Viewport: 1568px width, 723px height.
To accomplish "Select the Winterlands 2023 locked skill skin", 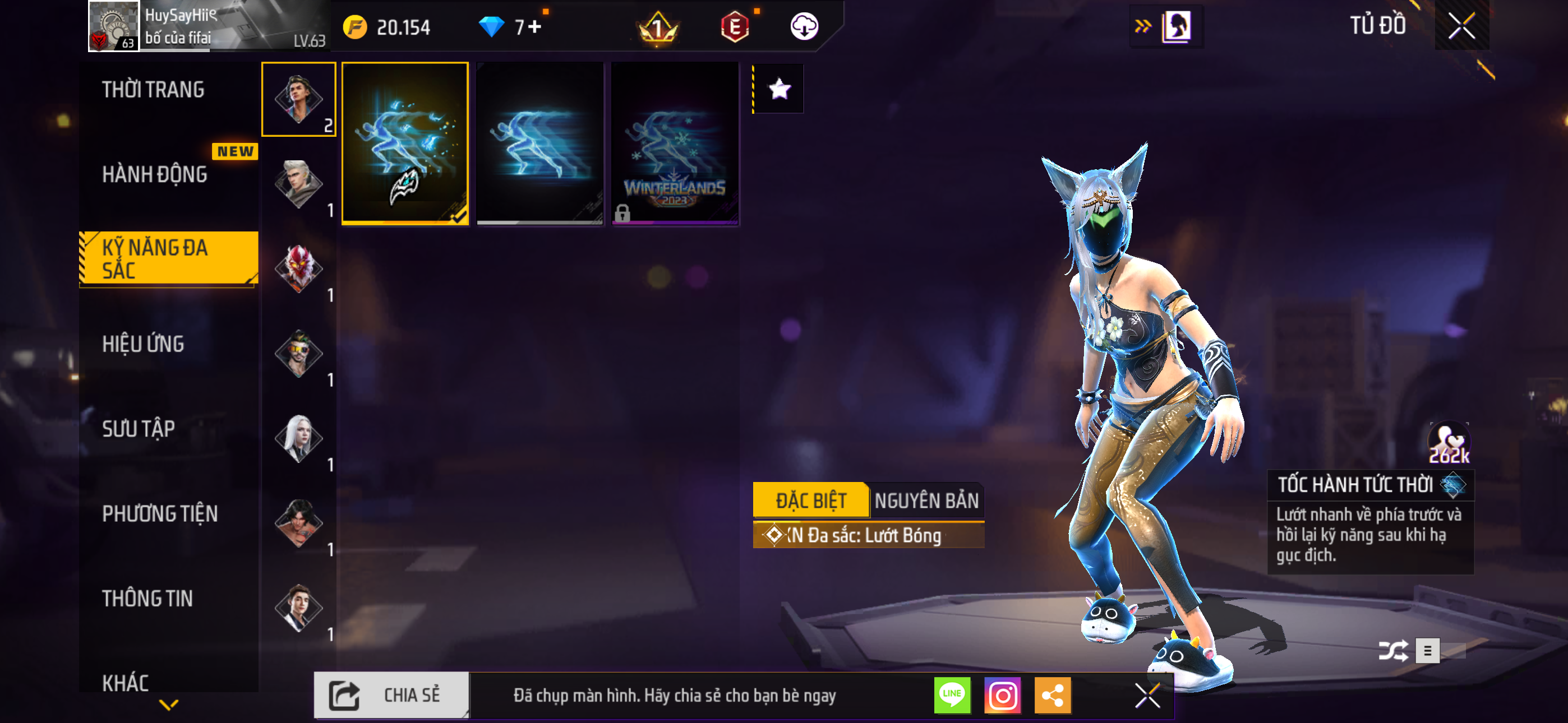I will [675, 143].
